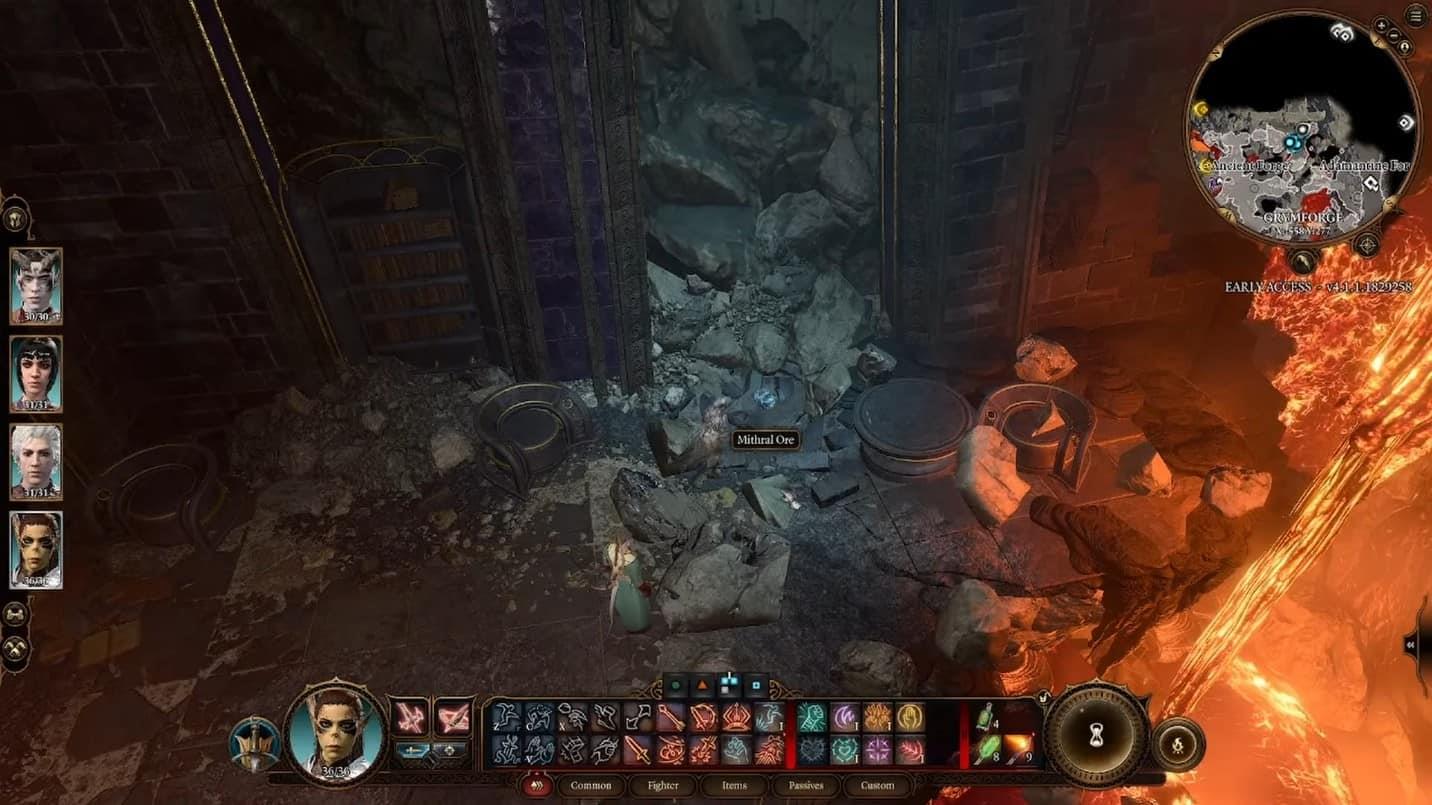Switch to the Fighter hotbar tab
This screenshot has width=1432, height=805.
click(663, 785)
